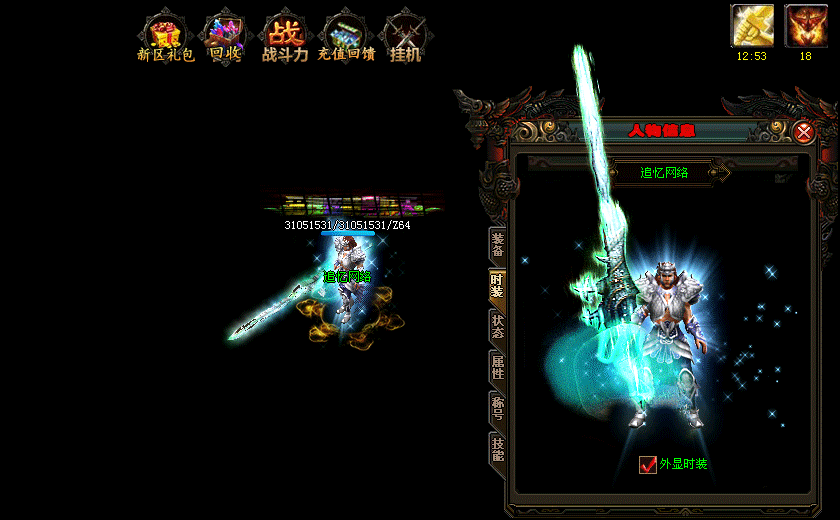Open the 状态 status tab
Viewport: 840px width, 520px height.
(497, 326)
